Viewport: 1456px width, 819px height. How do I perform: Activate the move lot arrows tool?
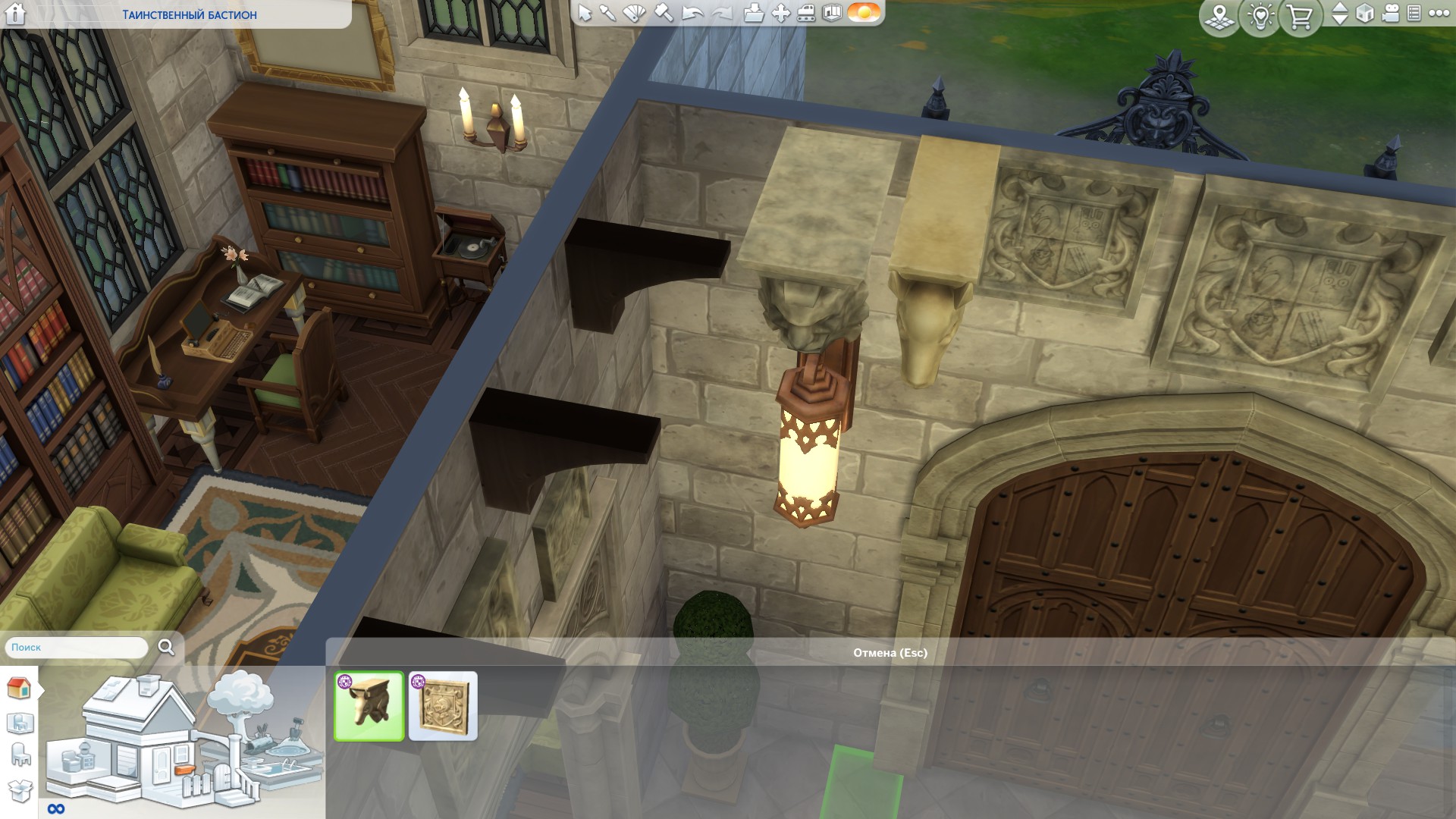point(780,13)
